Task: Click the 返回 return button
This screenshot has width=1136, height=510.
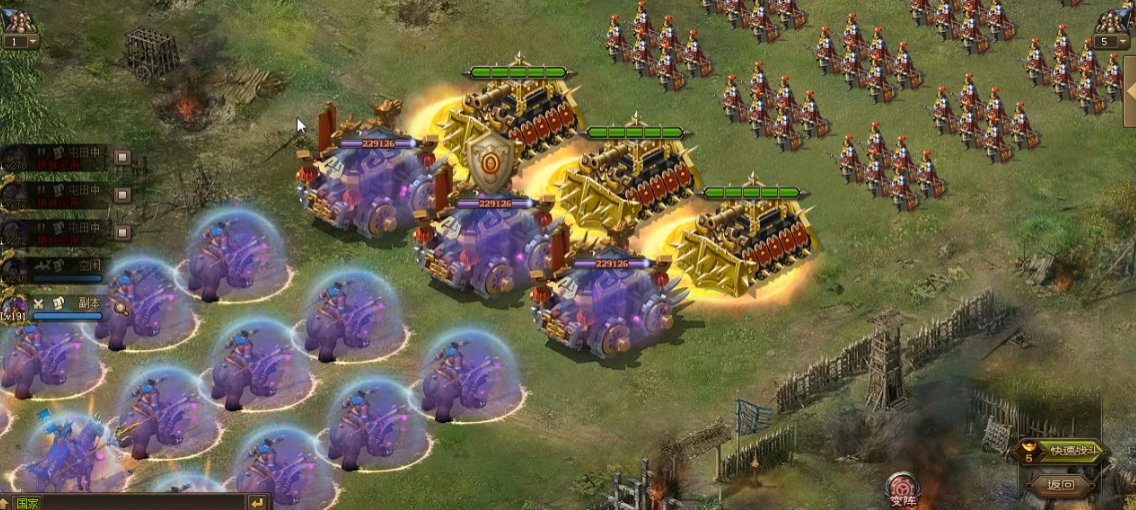Action: coord(1060,486)
